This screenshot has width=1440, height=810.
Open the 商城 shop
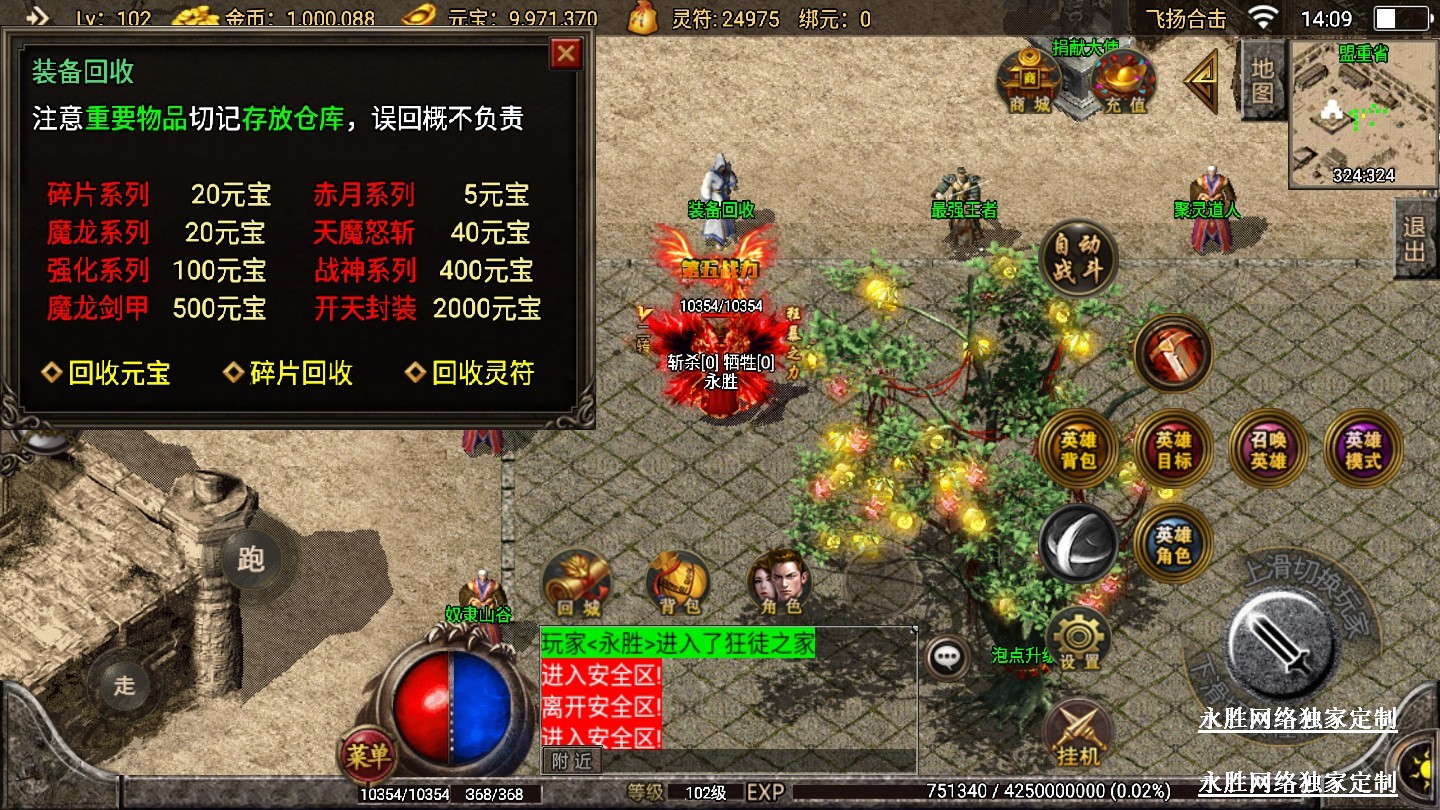coord(1029,80)
